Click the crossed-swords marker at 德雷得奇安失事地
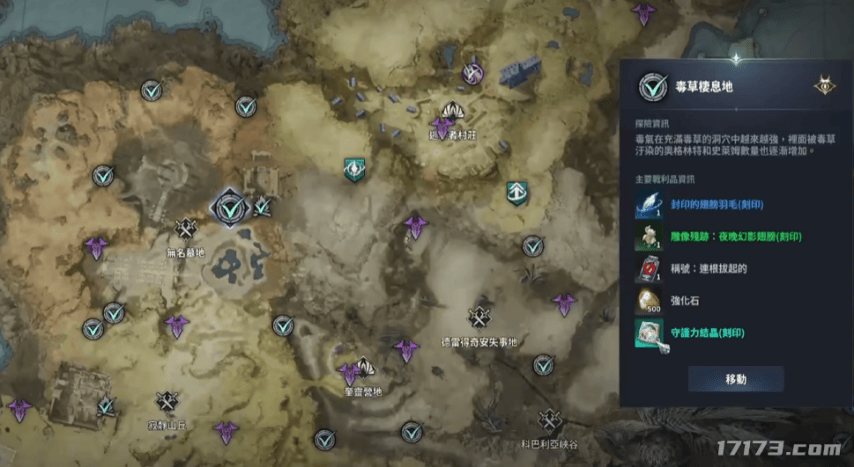Screen dimensions: 854x467 [x=480, y=317]
